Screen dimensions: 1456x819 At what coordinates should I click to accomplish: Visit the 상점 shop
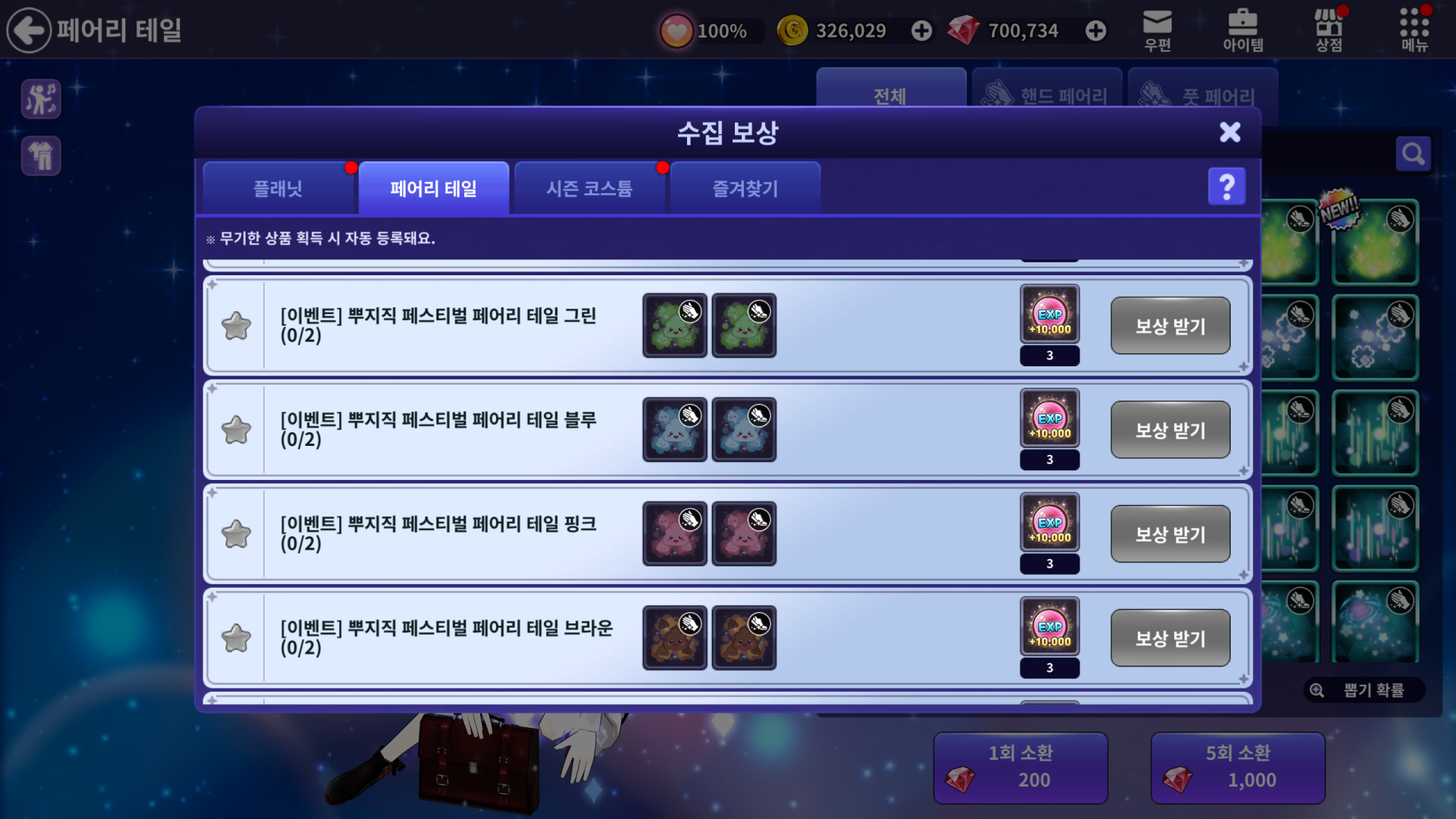[x=1329, y=30]
